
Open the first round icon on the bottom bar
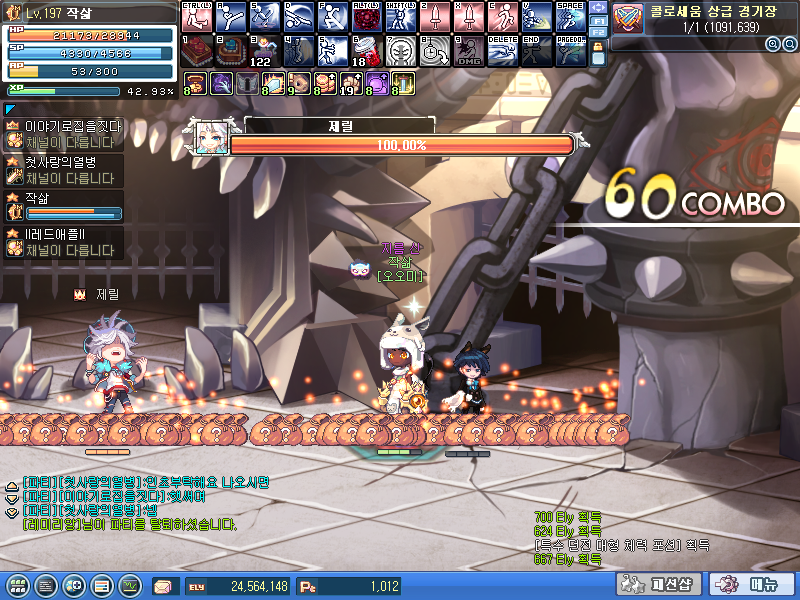click(17, 585)
